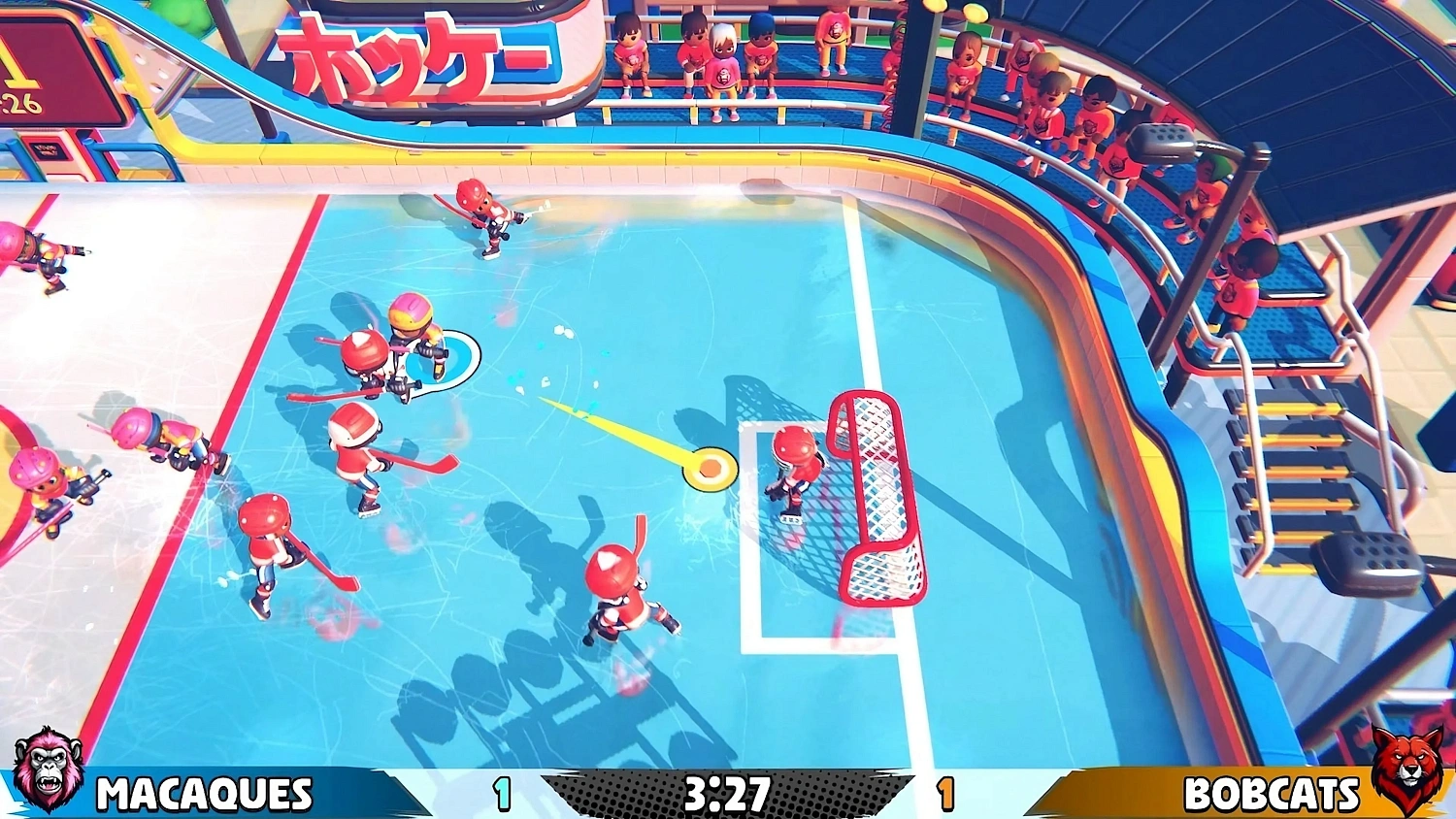Click the Bobcats score number 1
Screen dimensions: 1456x819
pos(945,794)
